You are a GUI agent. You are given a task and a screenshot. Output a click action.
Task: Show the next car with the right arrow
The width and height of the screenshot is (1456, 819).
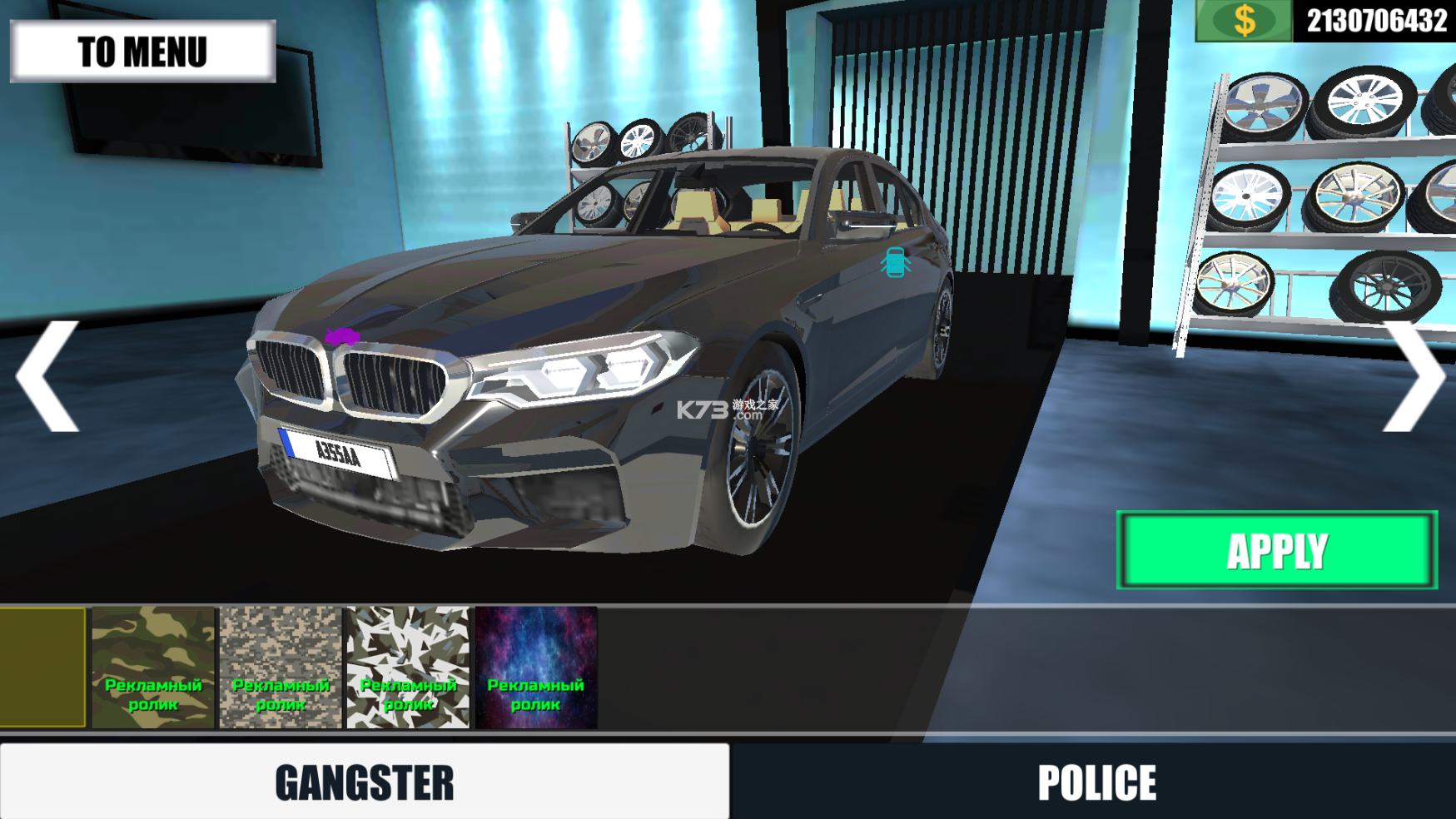point(1413,376)
